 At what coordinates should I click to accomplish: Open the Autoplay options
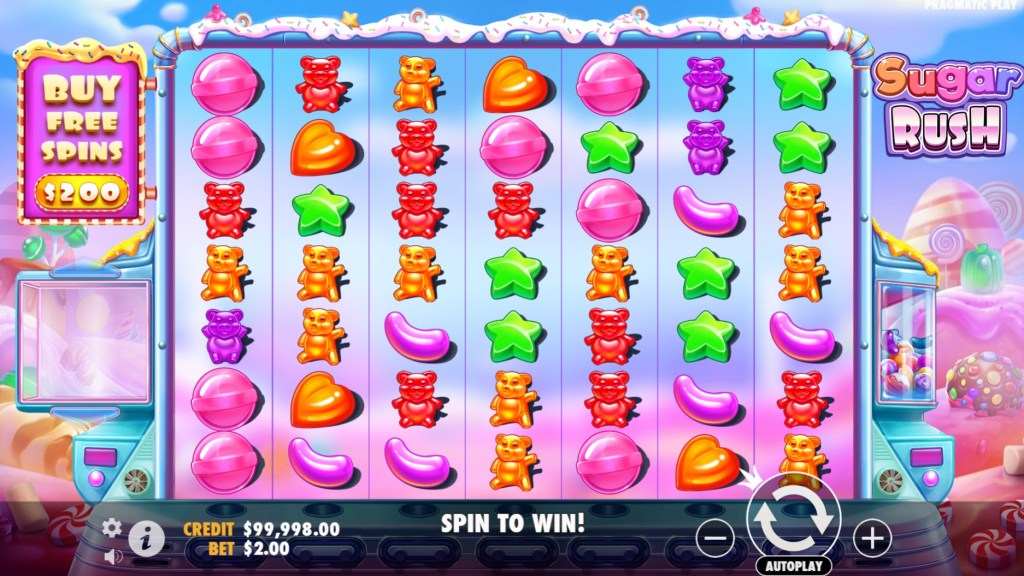[x=793, y=566]
